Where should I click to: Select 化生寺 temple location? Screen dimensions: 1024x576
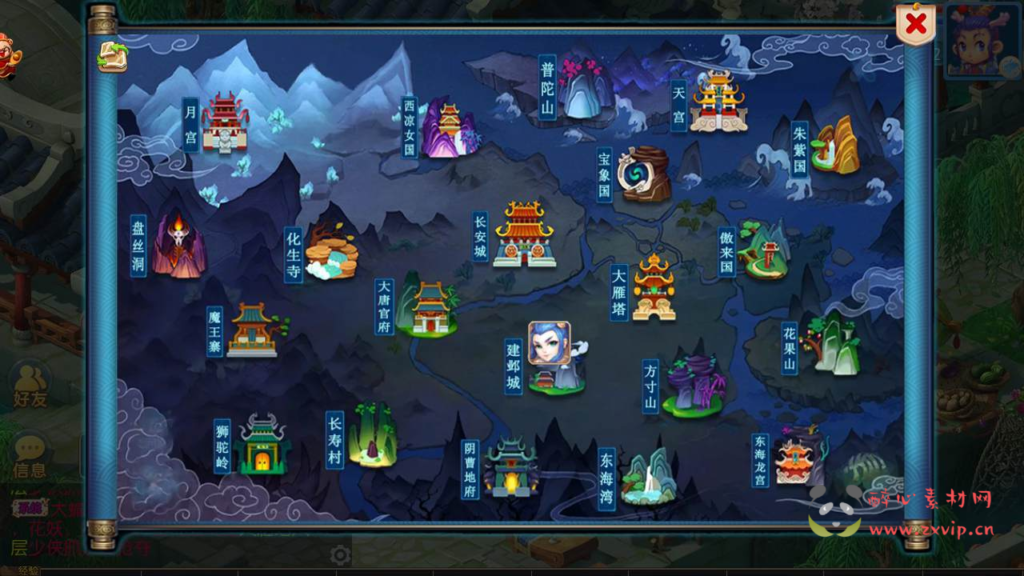pyautogui.click(x=331, y=252)
